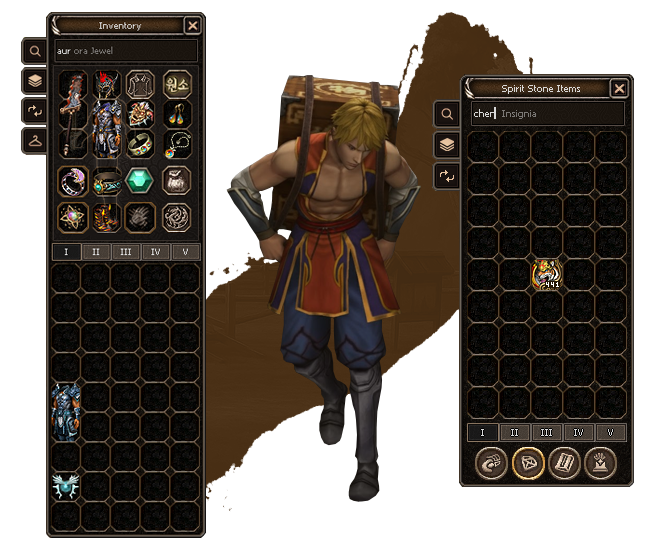Open the book button in the Spirit Stone panel

point(564,463)
